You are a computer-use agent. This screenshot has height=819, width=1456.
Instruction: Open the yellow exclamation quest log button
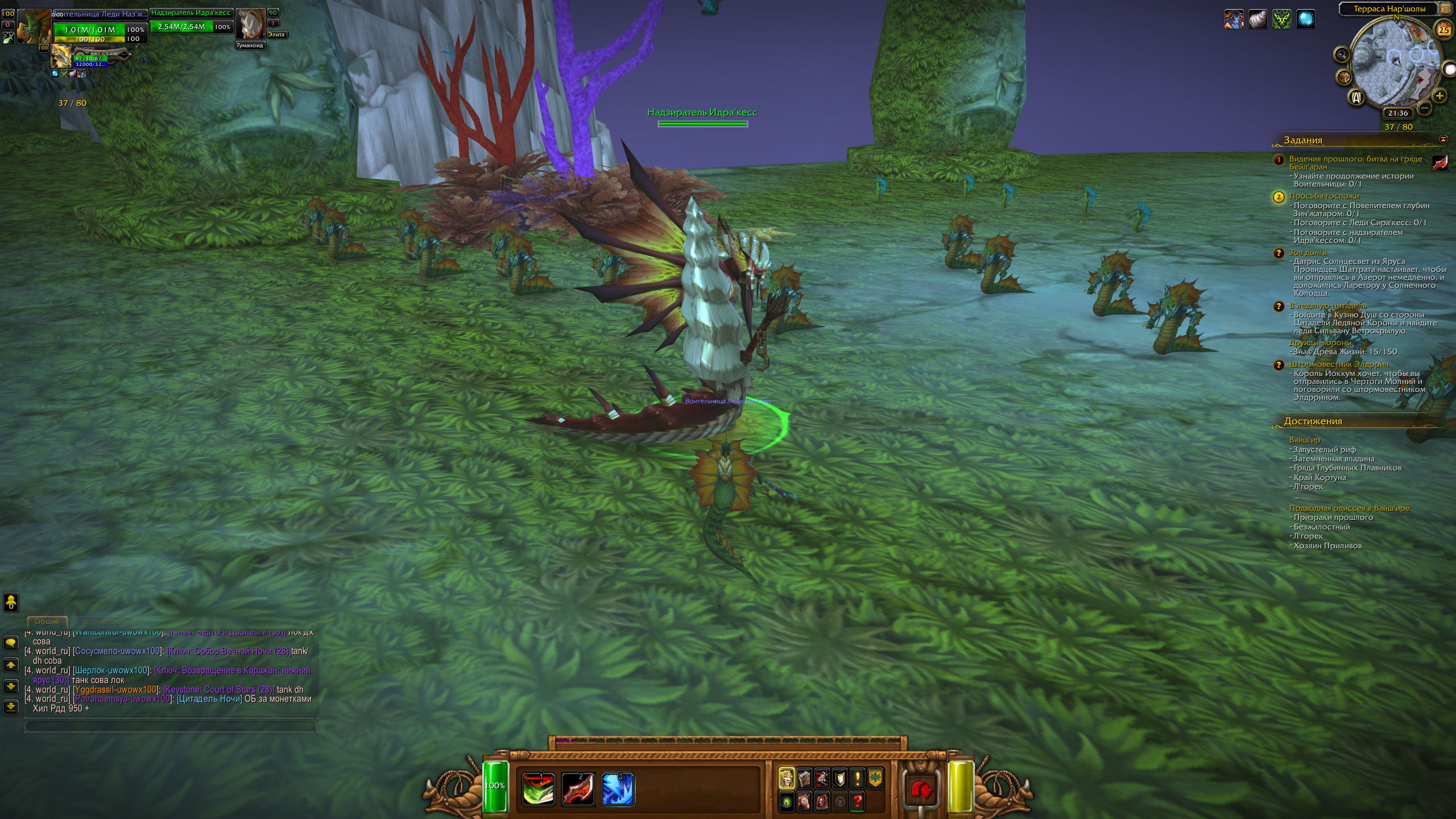coord(857,778)
